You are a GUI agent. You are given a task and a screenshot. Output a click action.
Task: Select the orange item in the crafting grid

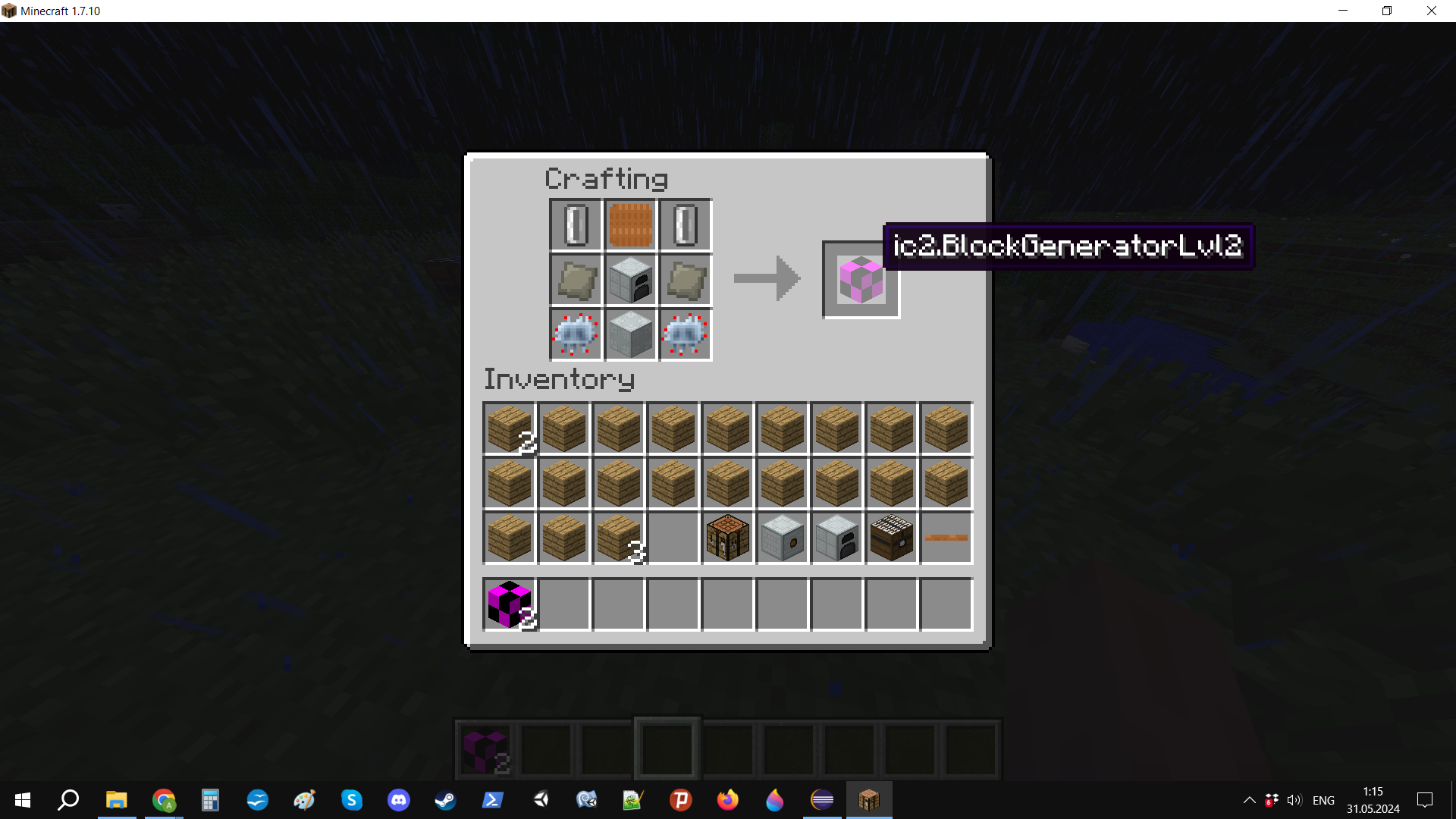630,225
